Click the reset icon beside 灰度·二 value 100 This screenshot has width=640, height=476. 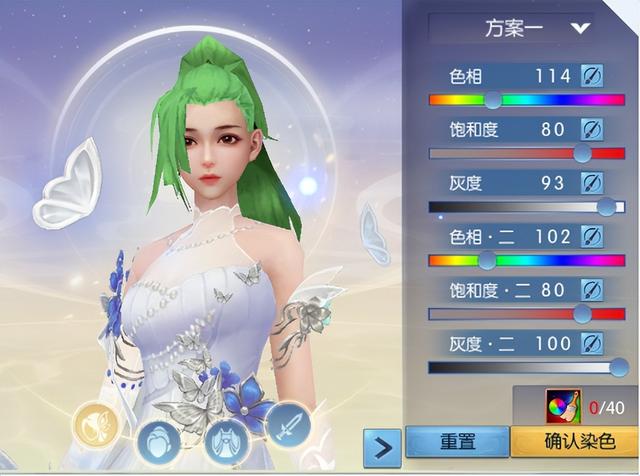[x=591, y=344]
